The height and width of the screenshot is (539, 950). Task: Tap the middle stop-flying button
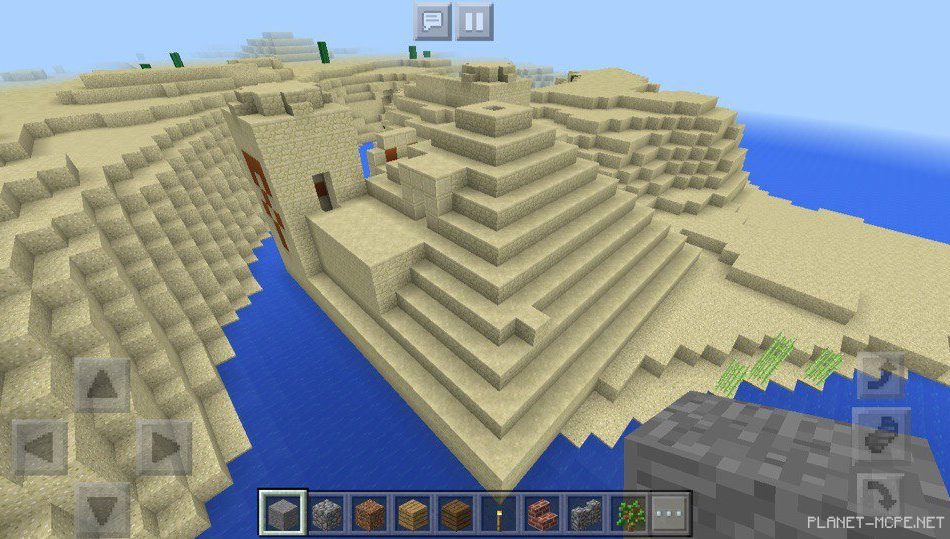point(880,435)
